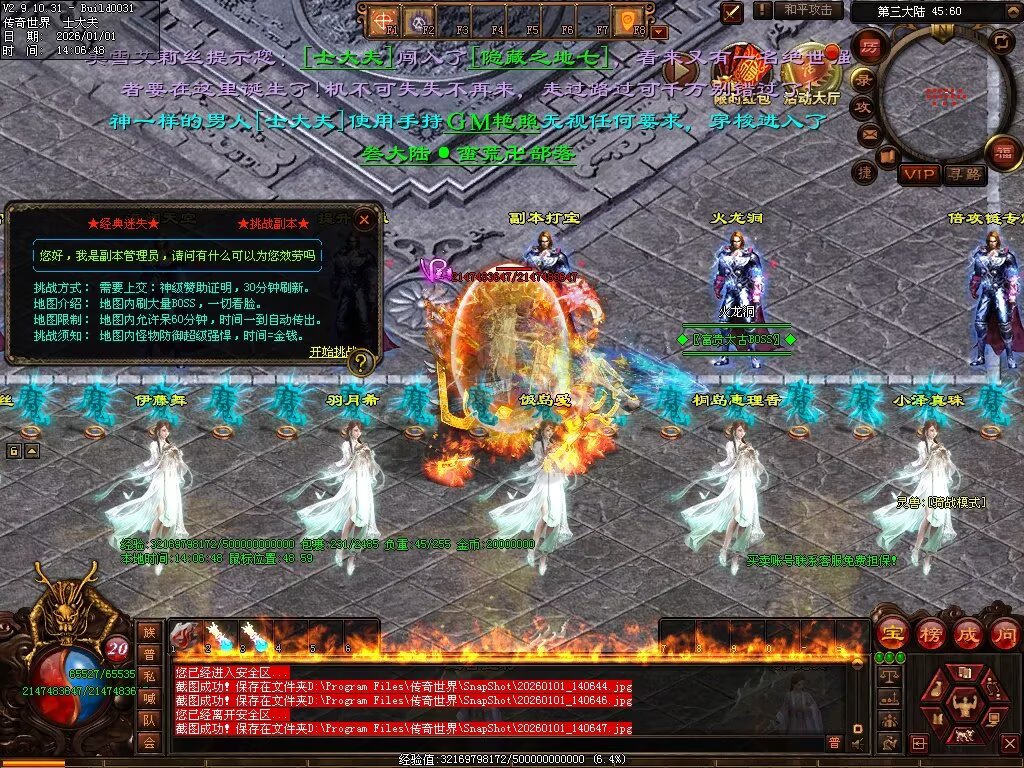Open the 榜 ranking button

(930, 633)
